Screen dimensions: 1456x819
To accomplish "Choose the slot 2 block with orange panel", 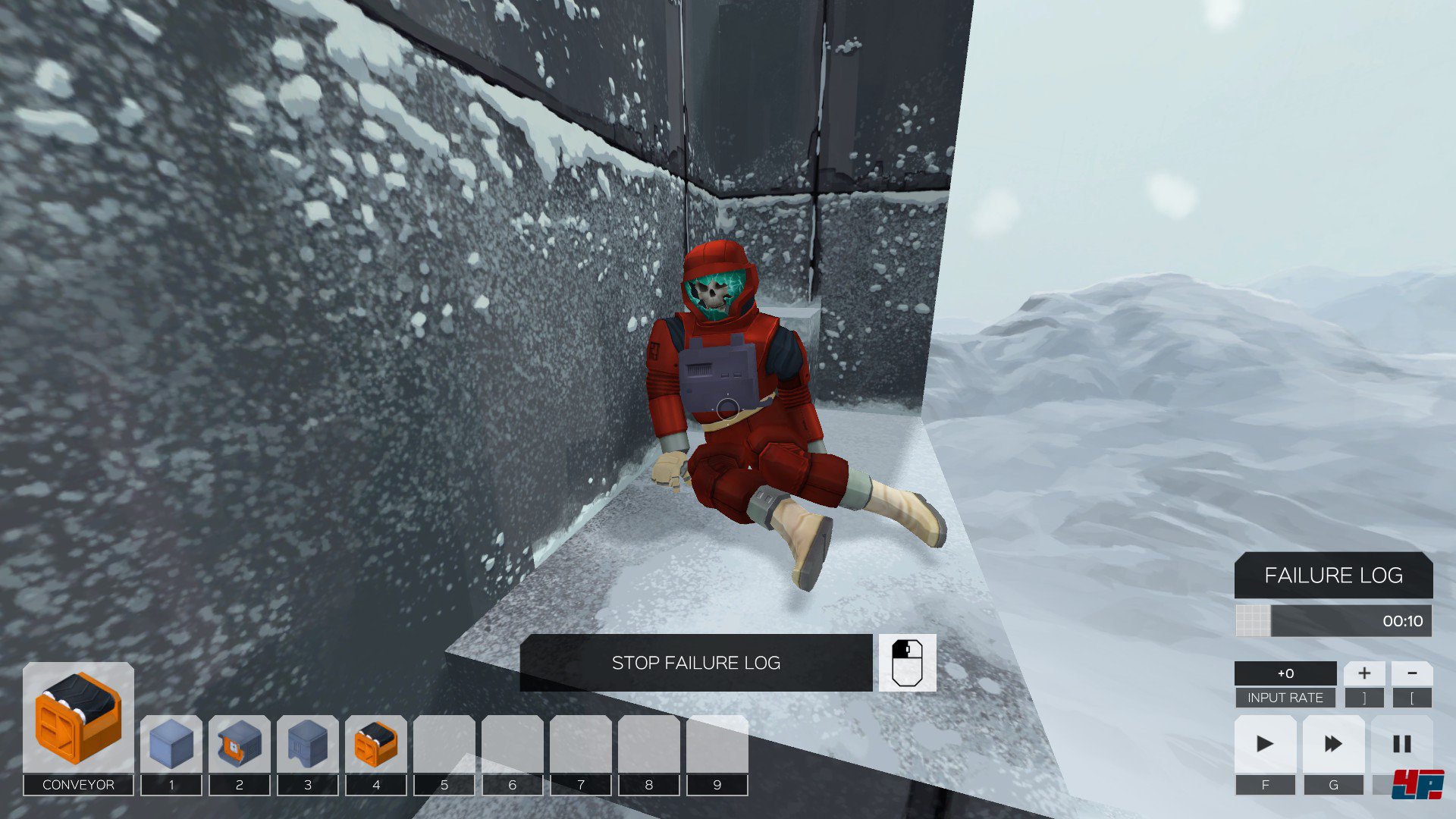I will (x=240, y=744).
